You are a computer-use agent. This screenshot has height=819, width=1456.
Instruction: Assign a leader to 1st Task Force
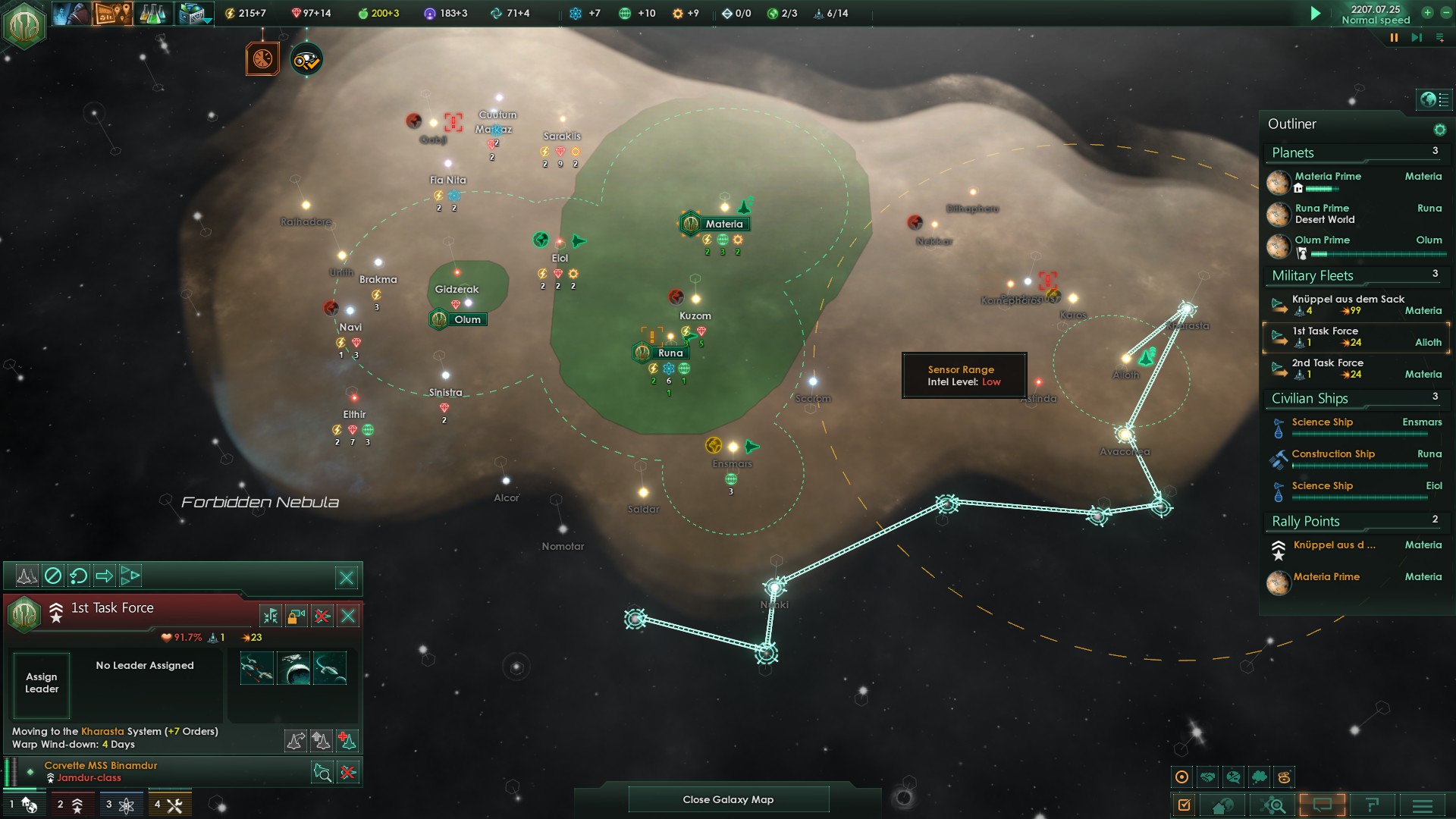[42, 683]
